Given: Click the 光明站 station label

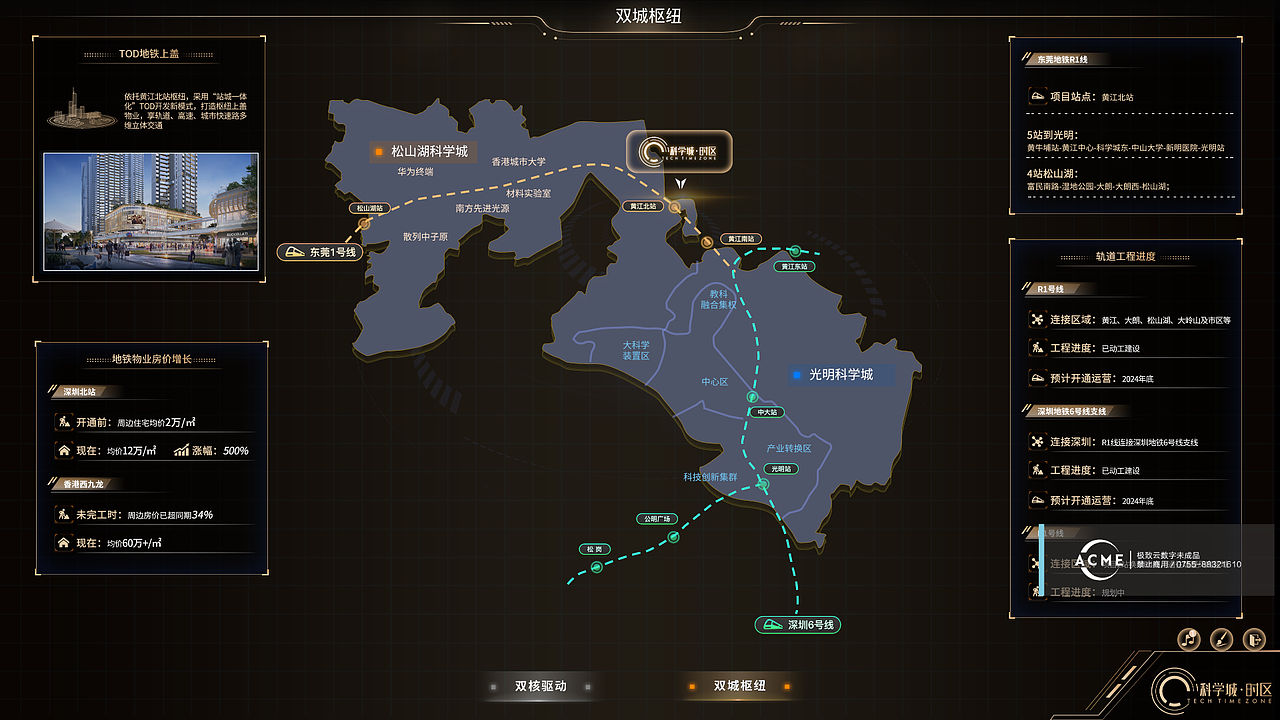Looking at the screenshot, I should point(779,468).
